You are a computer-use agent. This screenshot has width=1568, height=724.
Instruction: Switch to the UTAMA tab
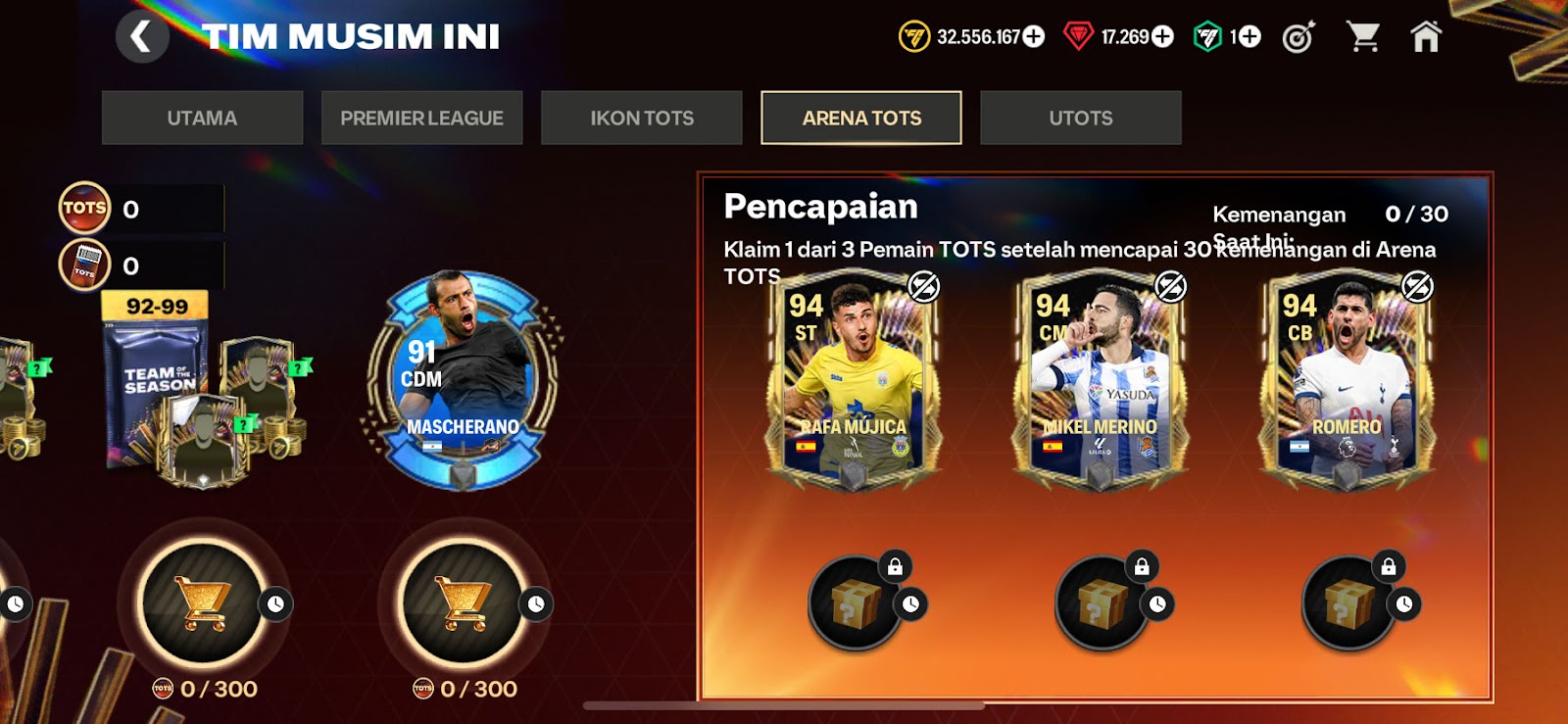202,118
